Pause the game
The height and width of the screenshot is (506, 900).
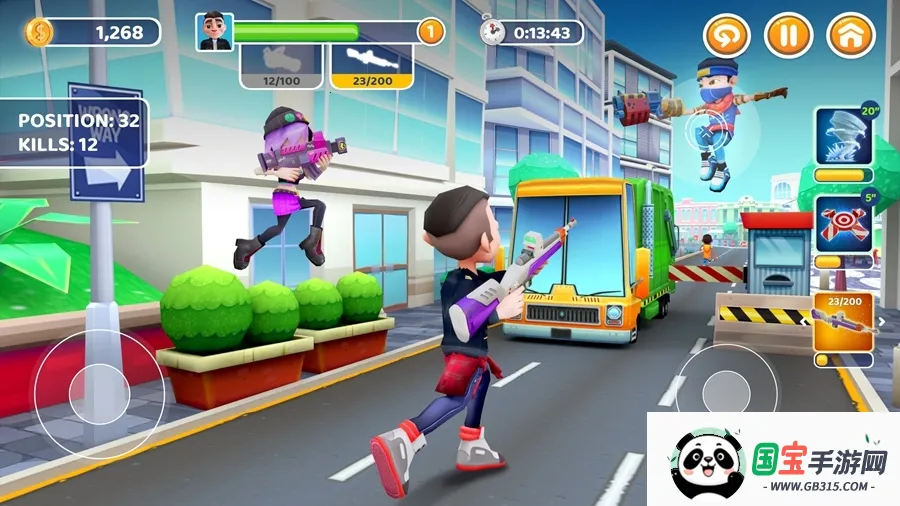(788, 36)
